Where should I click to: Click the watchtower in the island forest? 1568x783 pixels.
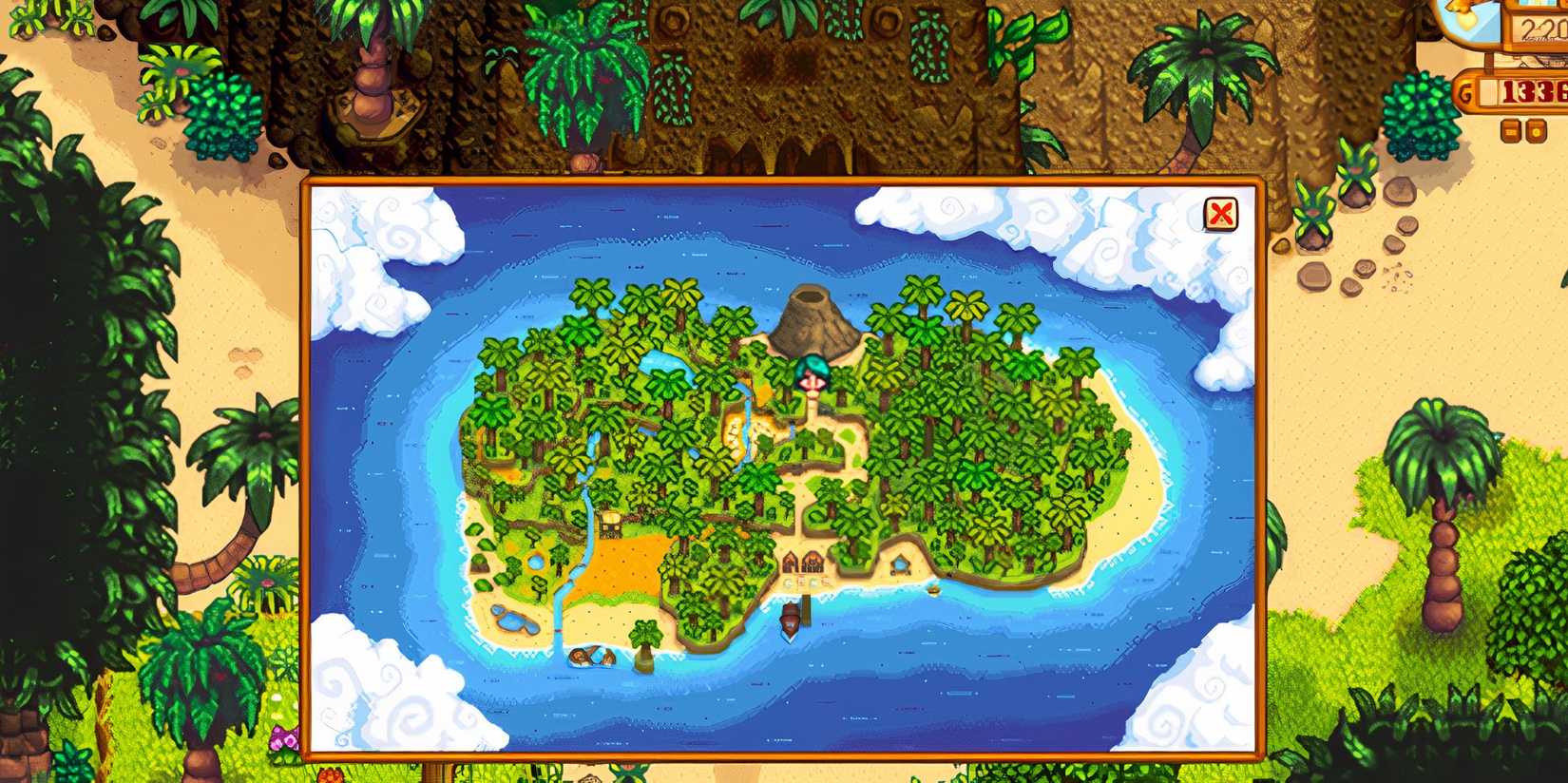[x=613, y=518]
